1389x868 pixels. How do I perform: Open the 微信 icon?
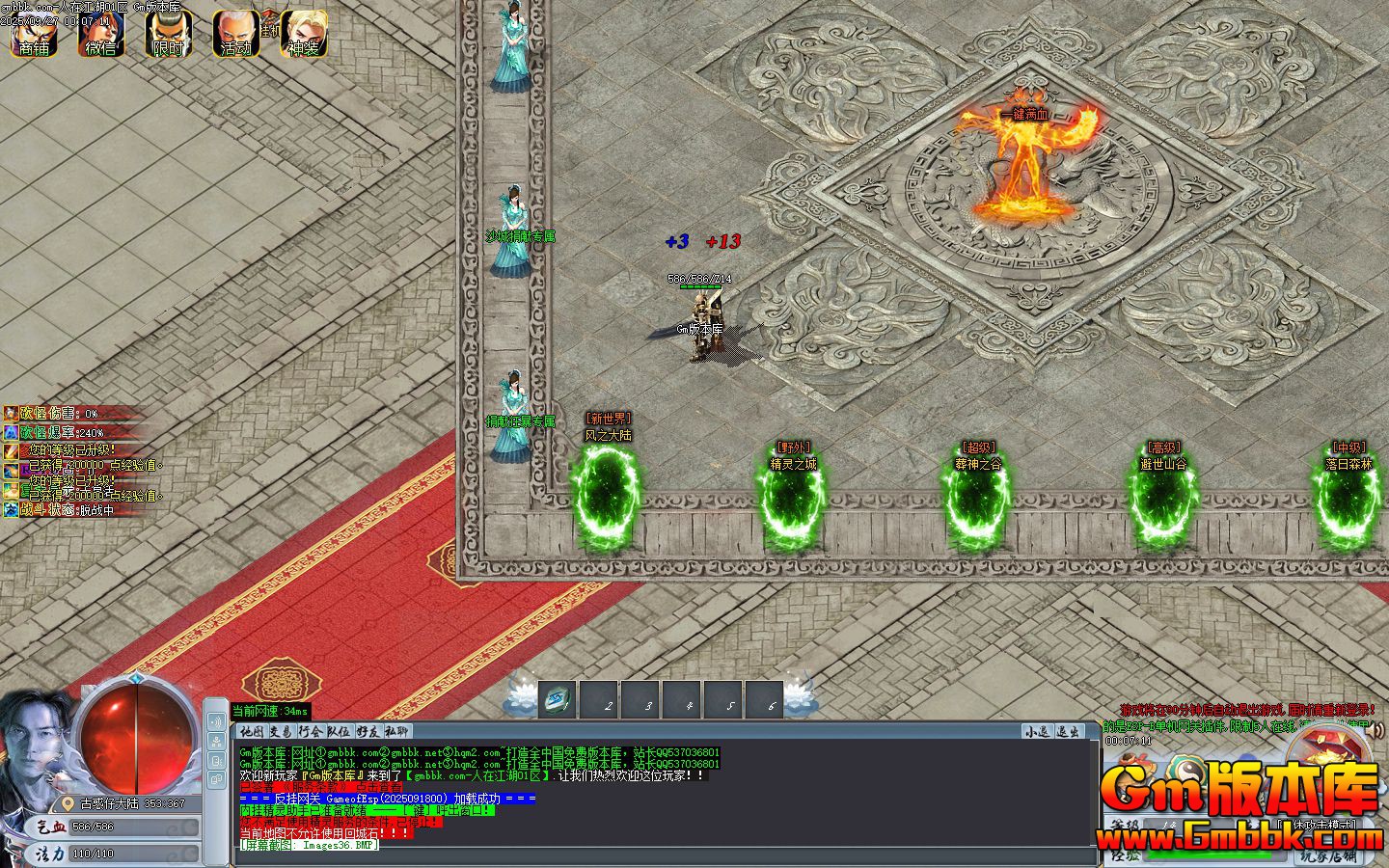101,34
